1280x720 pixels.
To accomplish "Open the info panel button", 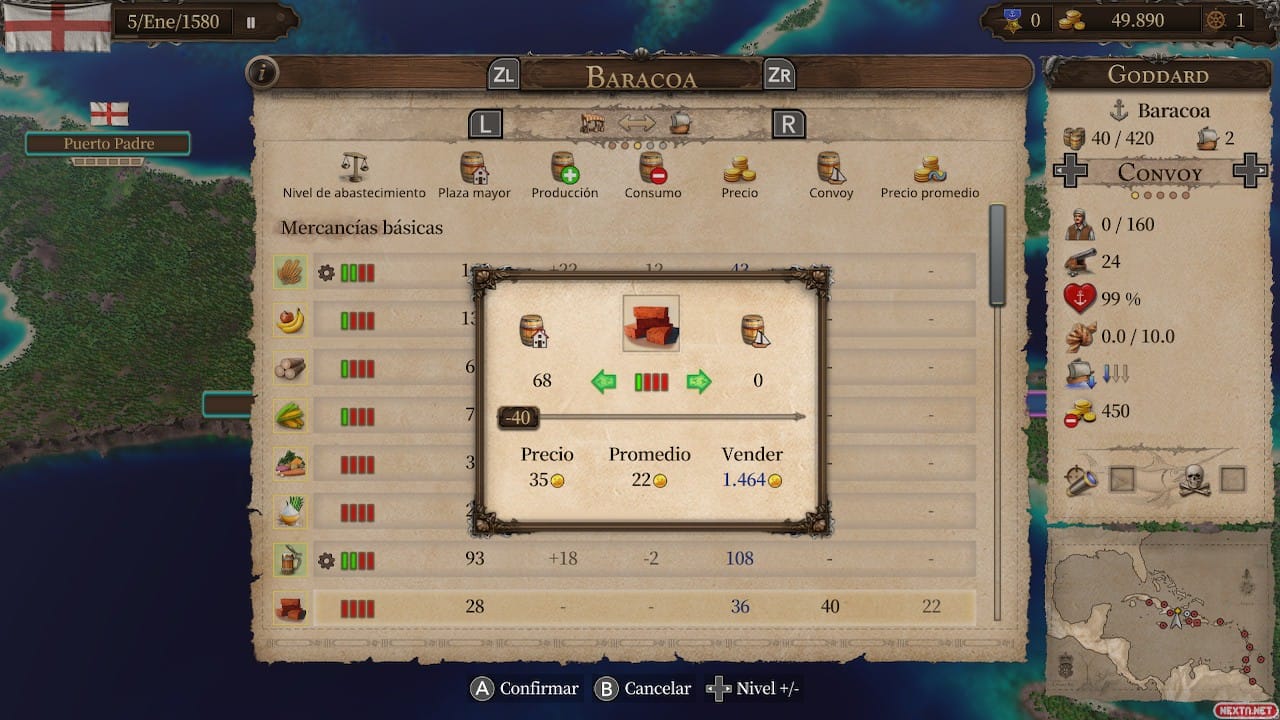I will [262, 73].
